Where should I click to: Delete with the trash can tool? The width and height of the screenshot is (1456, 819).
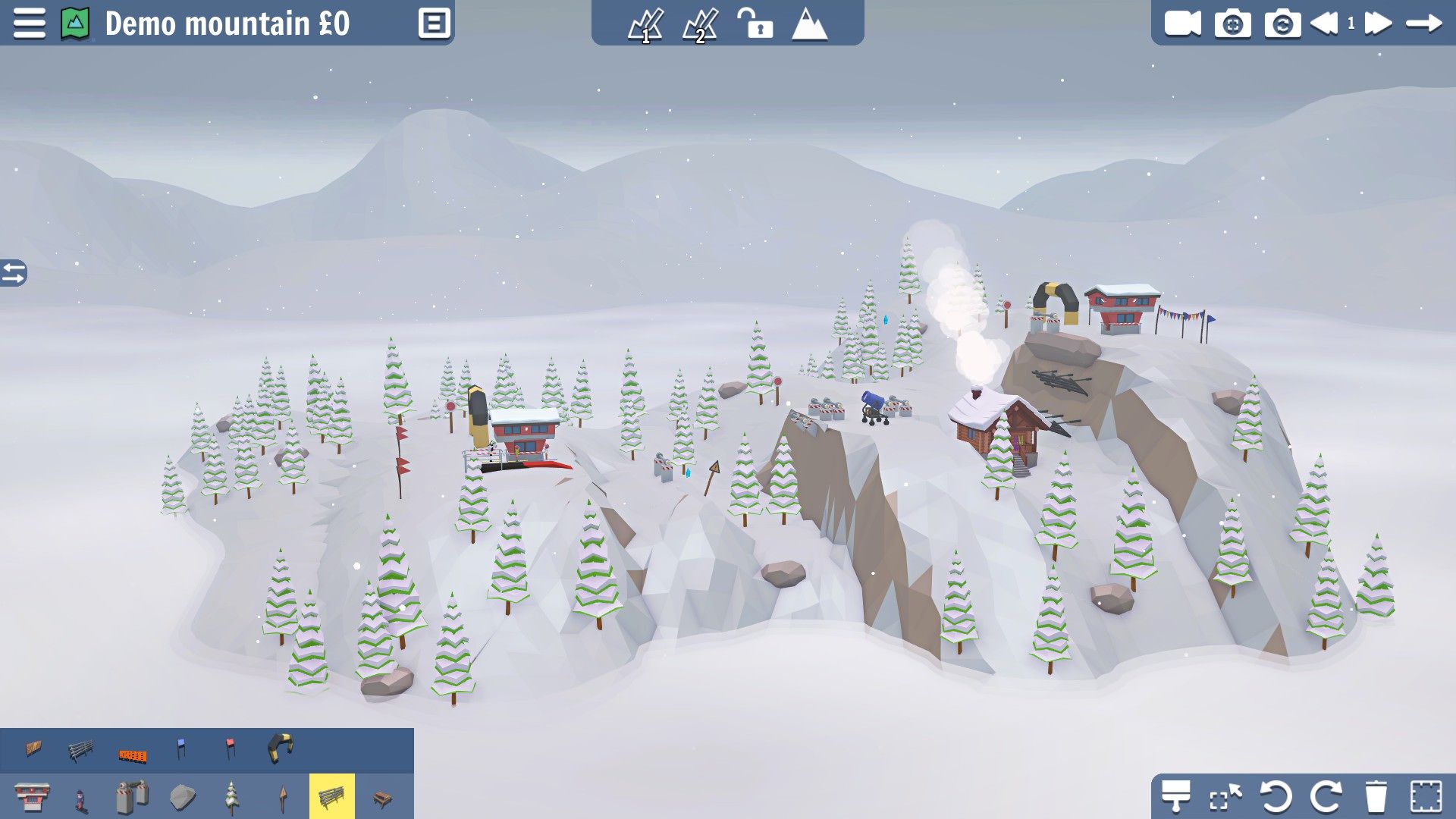click(x=1376, y=797)
